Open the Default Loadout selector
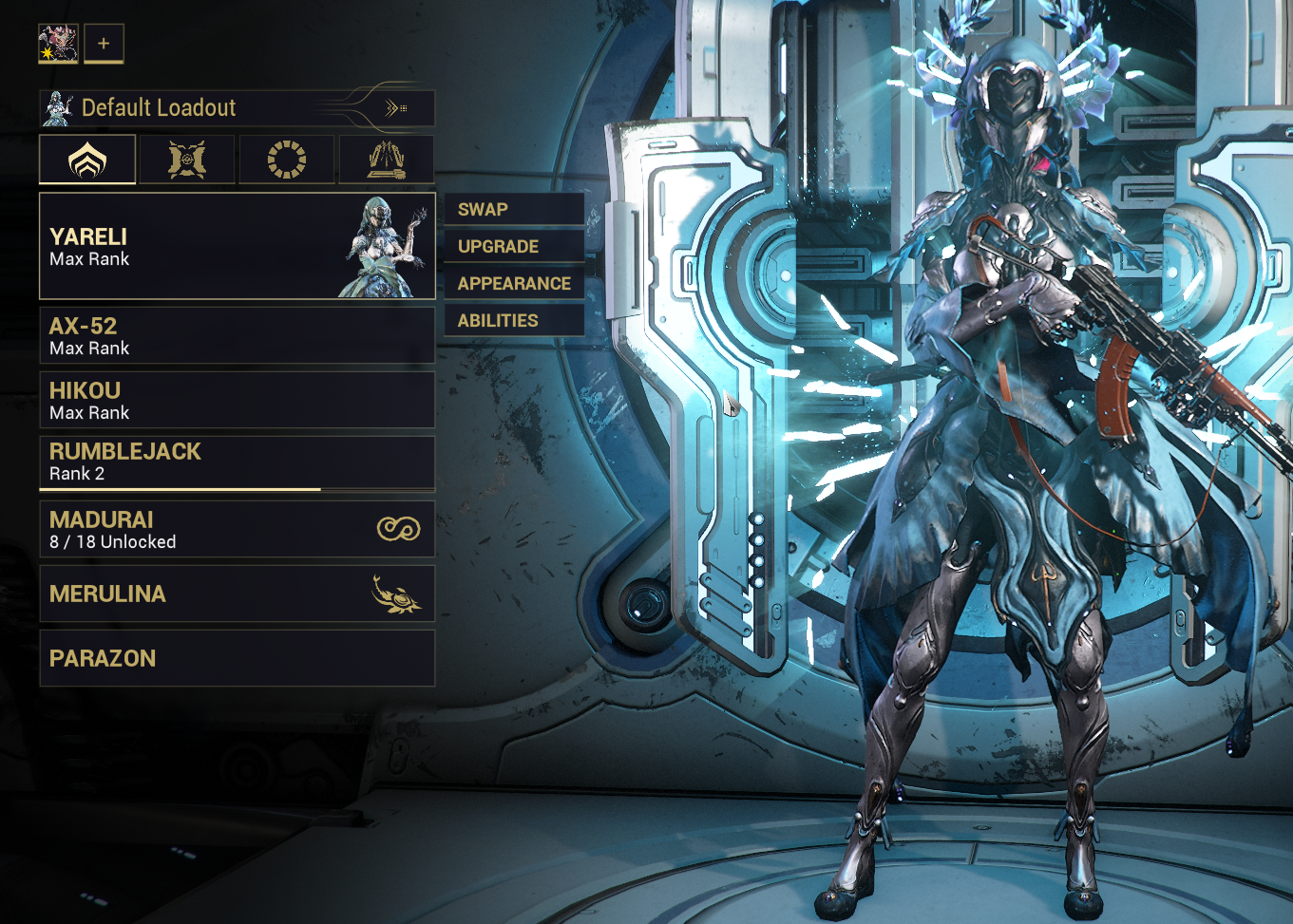The height and width of the screenshot is (924, 1293). tap(237, 108)
